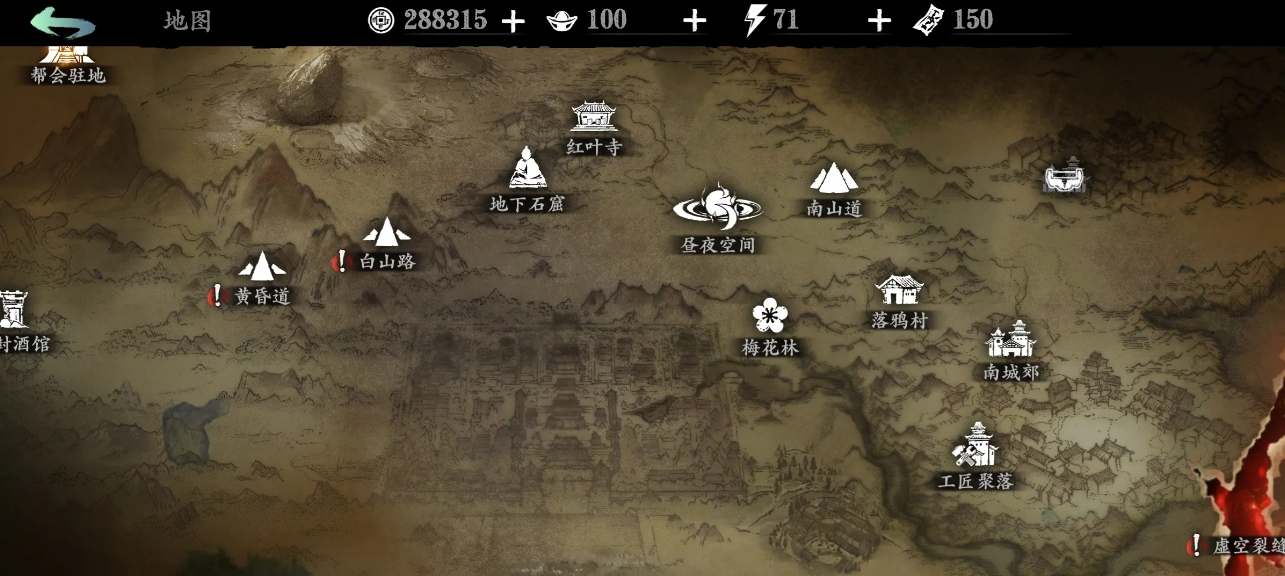Select the unlabeled gate marker

[x=1064, y=176]
